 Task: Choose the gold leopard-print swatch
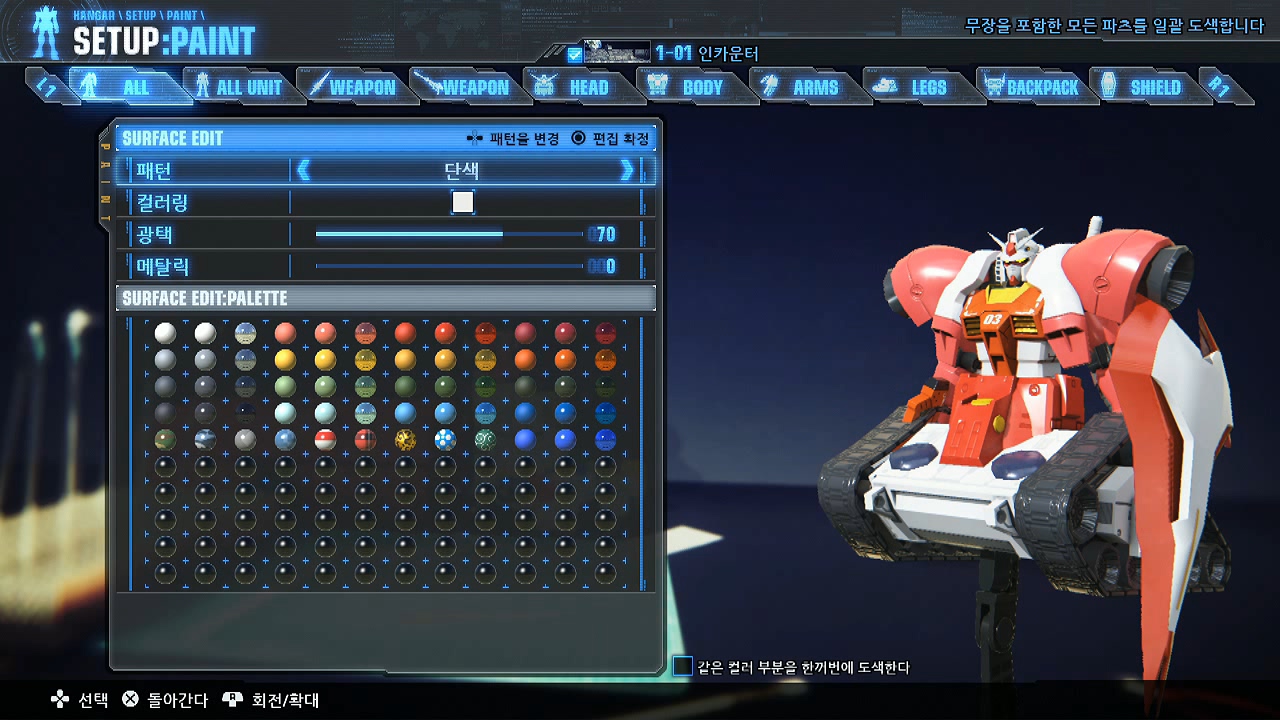coord(405,439)
